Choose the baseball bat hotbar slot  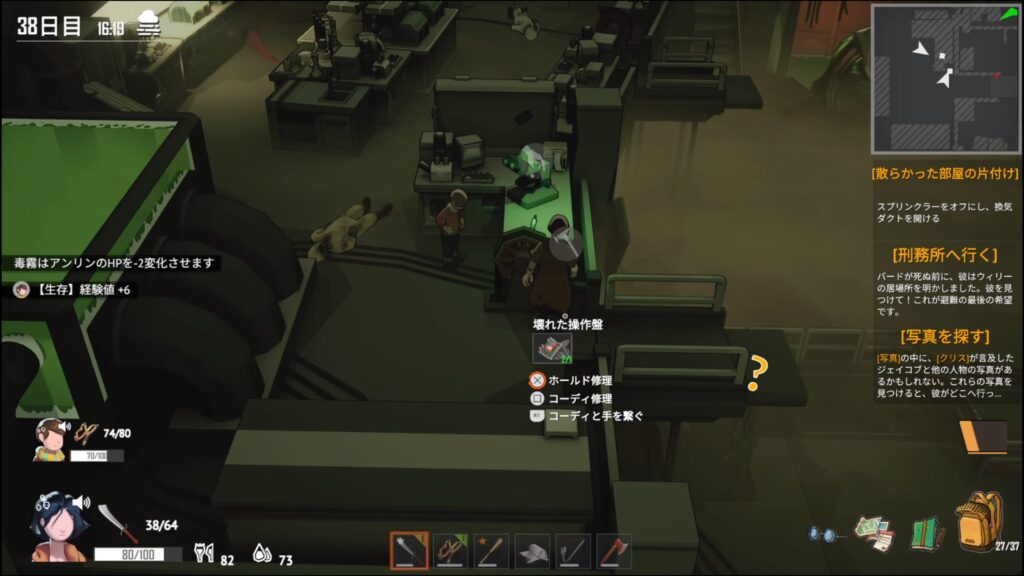pos(492,551)
